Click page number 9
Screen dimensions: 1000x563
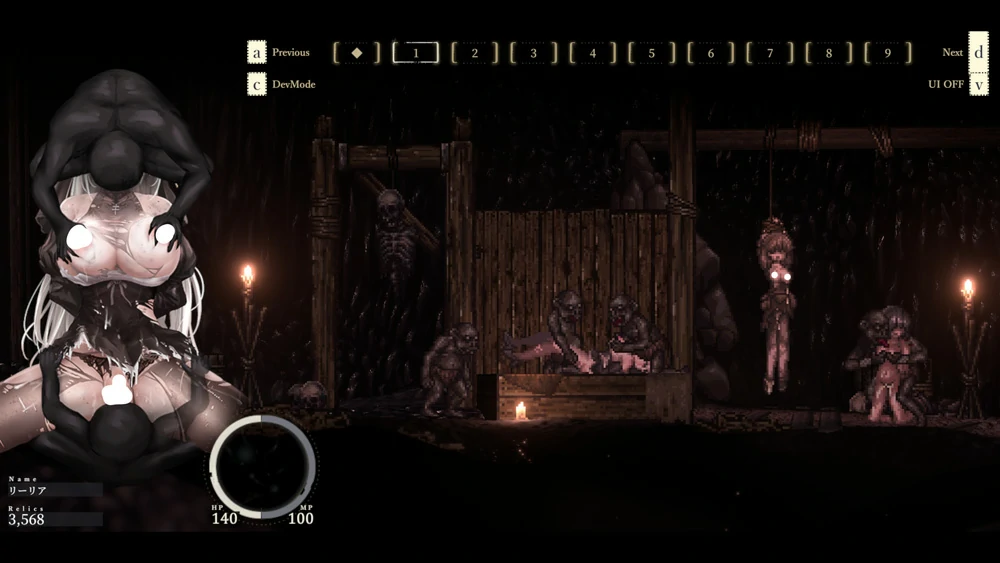888,53
